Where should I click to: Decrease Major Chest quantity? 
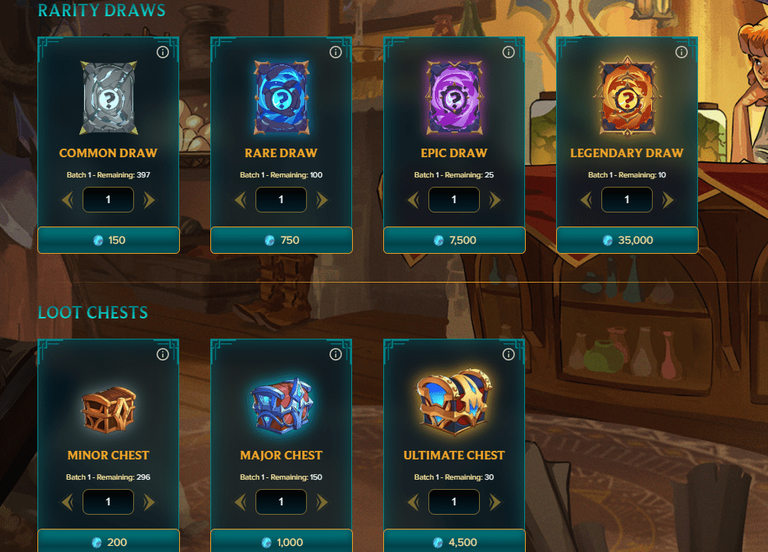pyautogui.click(x=240, y=502)
